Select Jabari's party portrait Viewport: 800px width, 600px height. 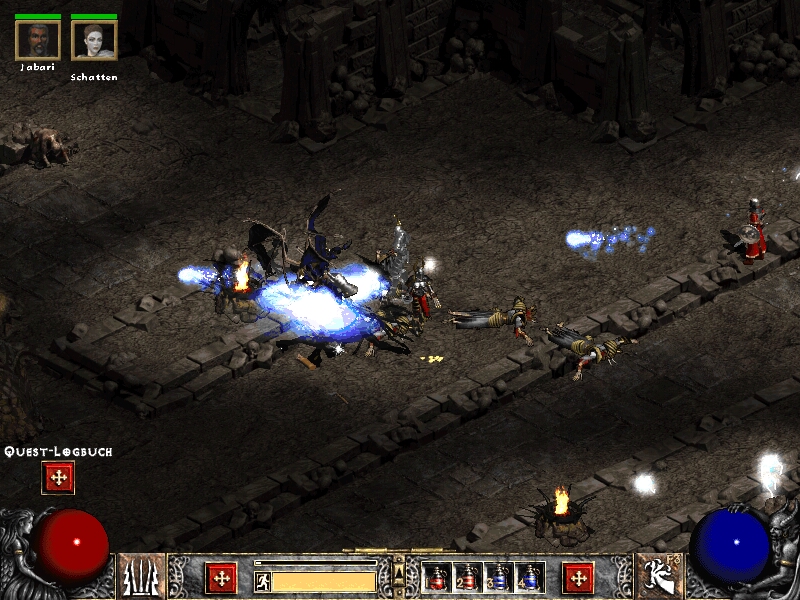(x=38, y=40)
